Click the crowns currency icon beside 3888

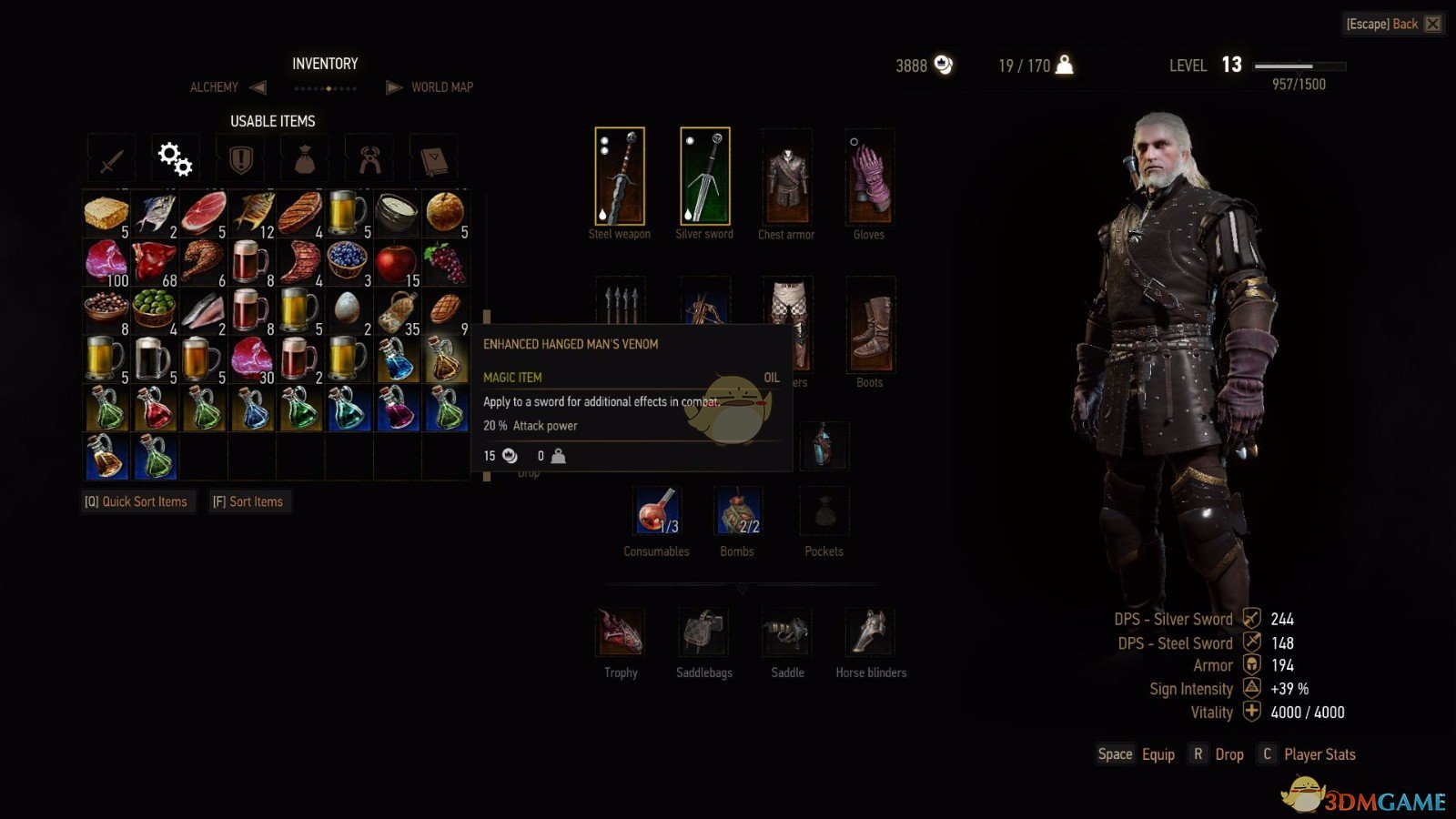944,65
